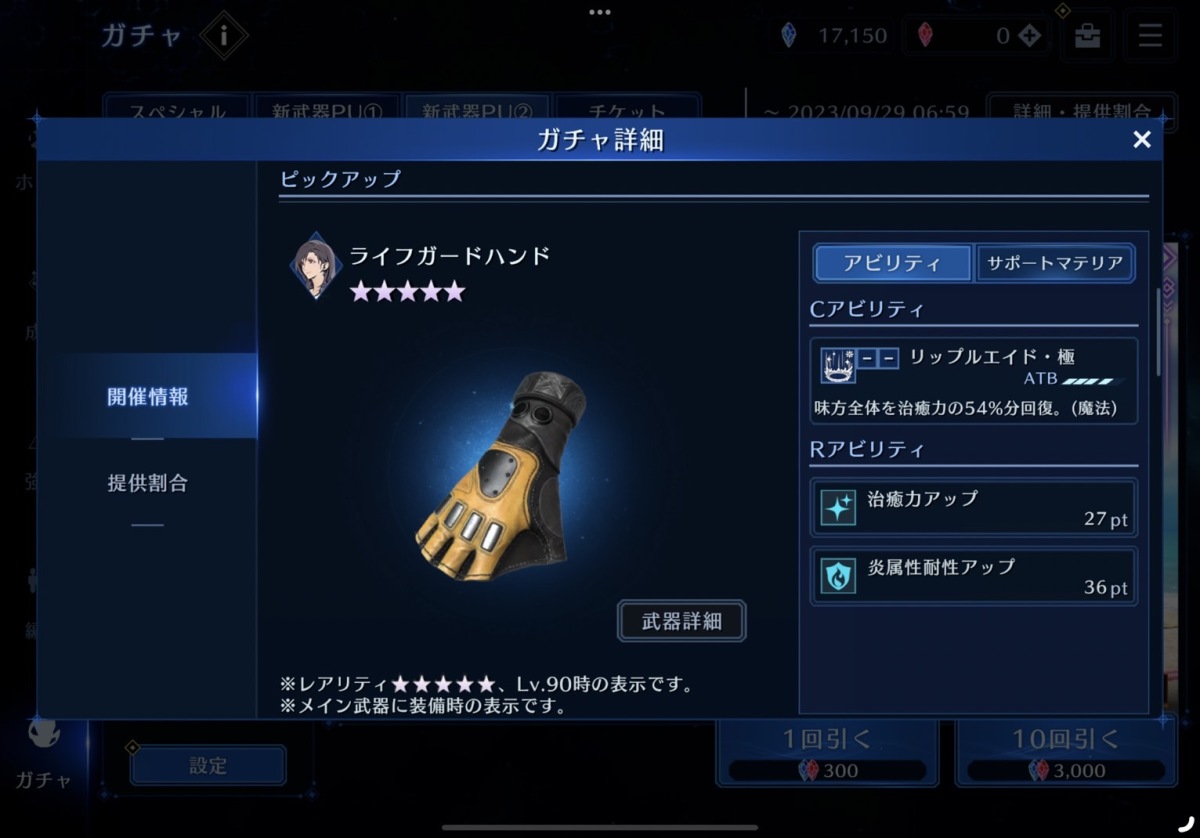
Task: Select the アビリティ tab
Action: coord(892,264)
